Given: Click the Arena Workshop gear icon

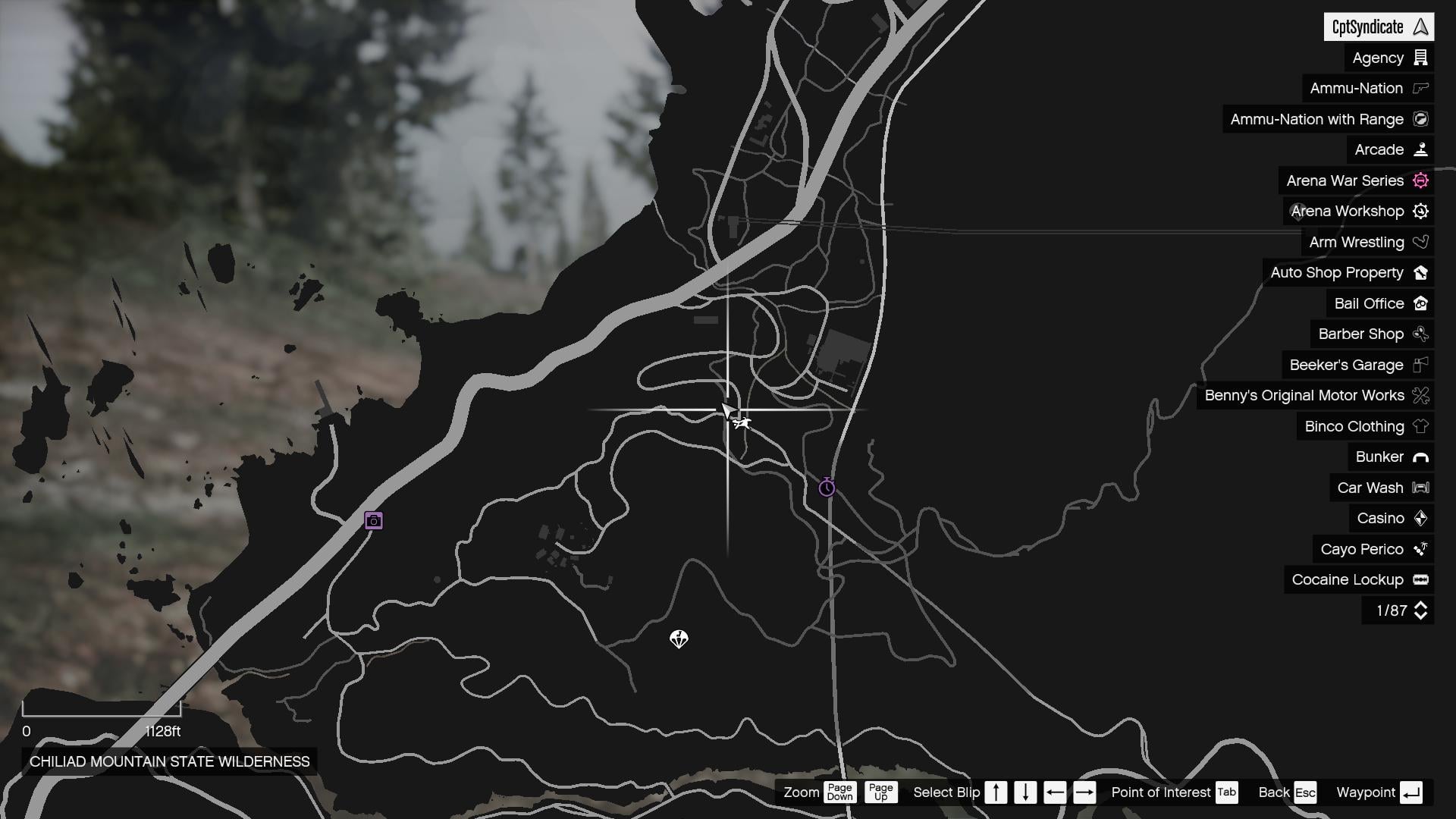Looking at the screenshot, I should click(1420, 211).
